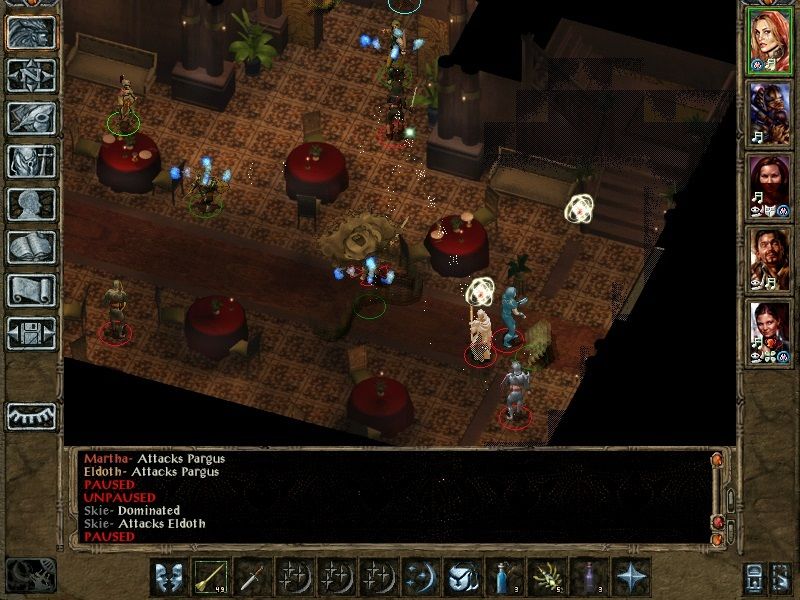Toggle pause with the bottom-left clock button
800x600 pixels.
click(x=30, y=574)
